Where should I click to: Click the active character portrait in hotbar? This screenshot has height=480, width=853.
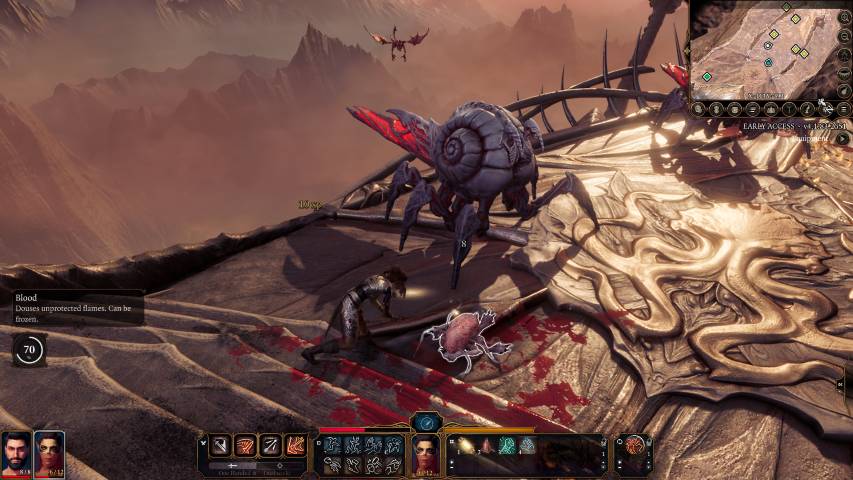point(427,455)
